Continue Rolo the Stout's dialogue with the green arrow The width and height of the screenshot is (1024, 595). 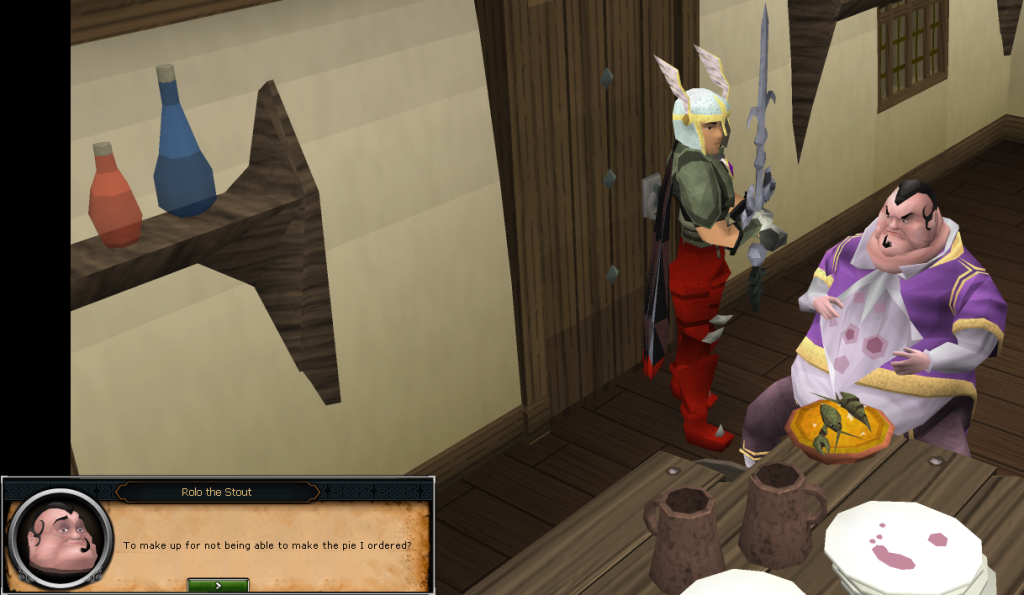tap(218, 585)
